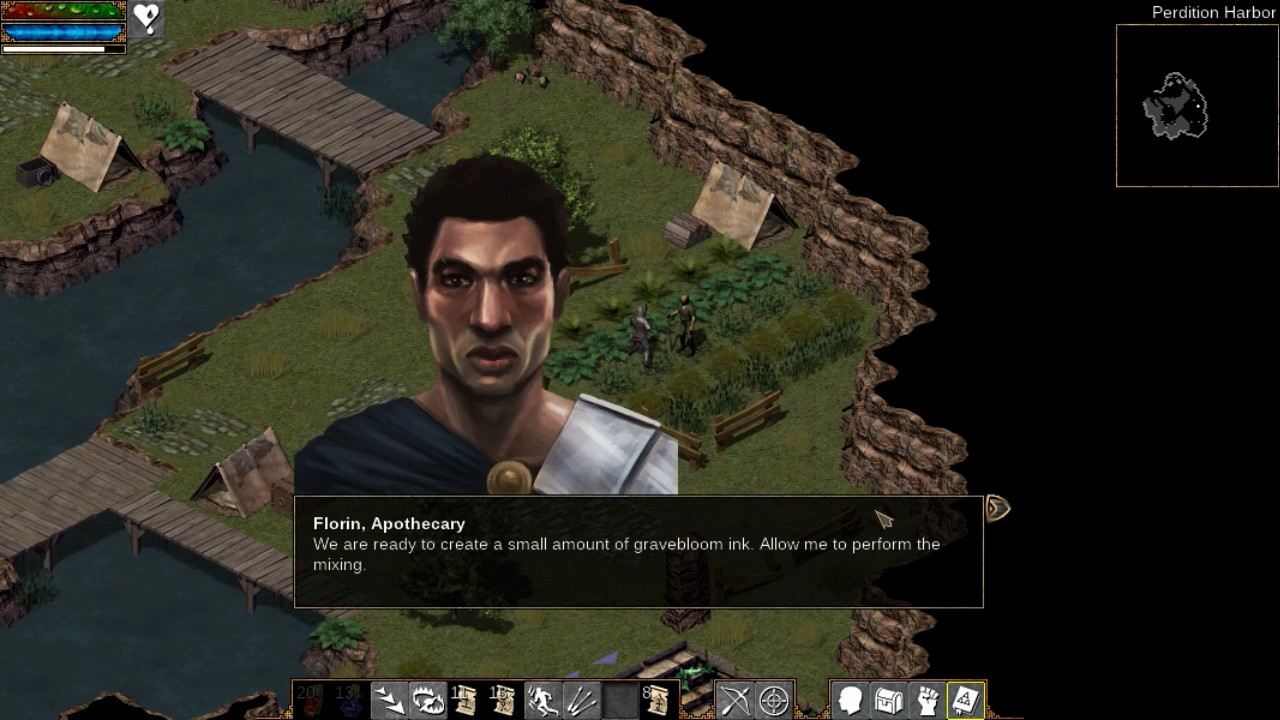Use the scroll with count 16
Screen dimensions: 1280x720
(x=503, y=700)
